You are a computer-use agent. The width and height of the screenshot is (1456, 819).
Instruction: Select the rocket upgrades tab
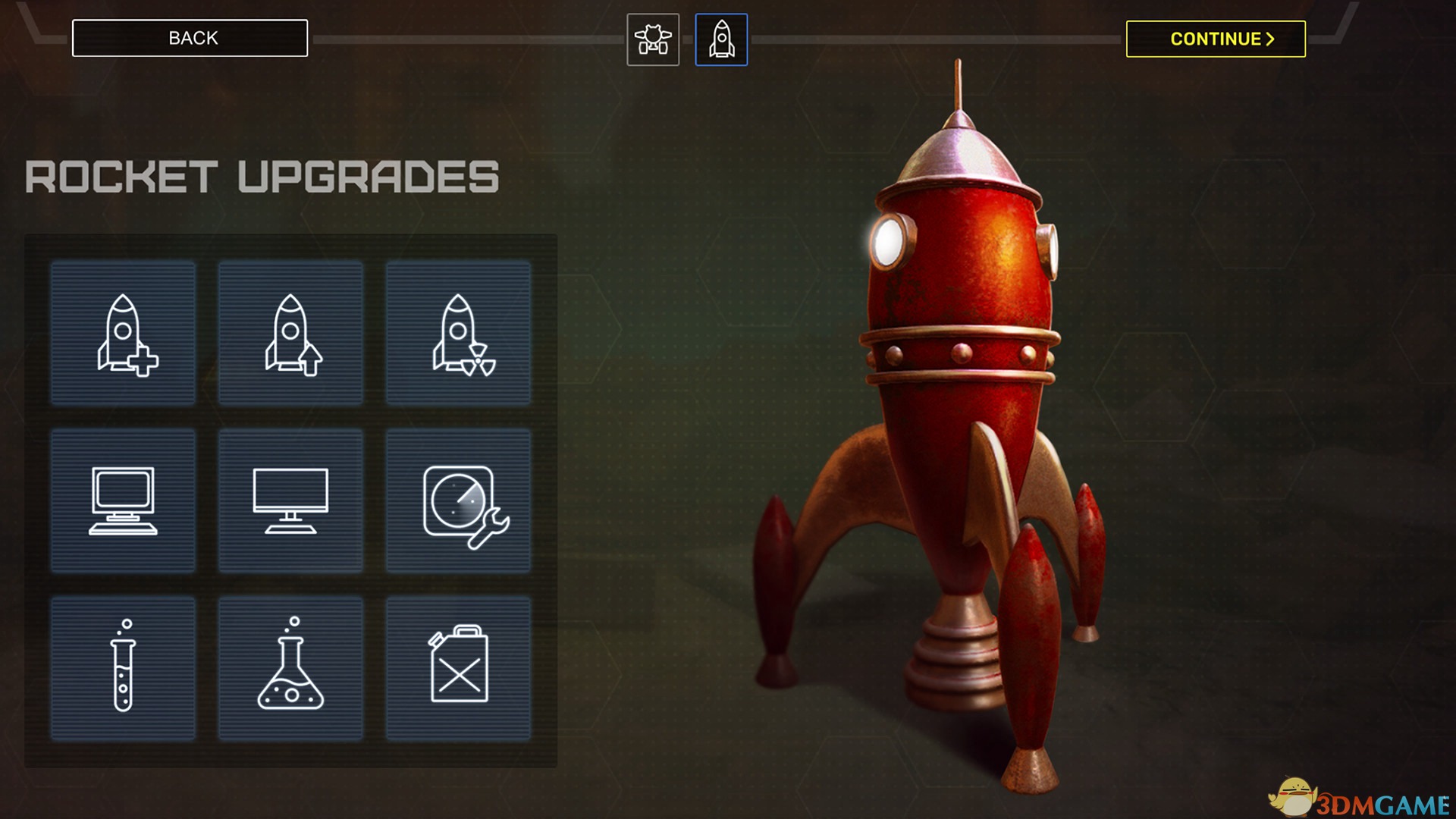click(x=721, y=39)
